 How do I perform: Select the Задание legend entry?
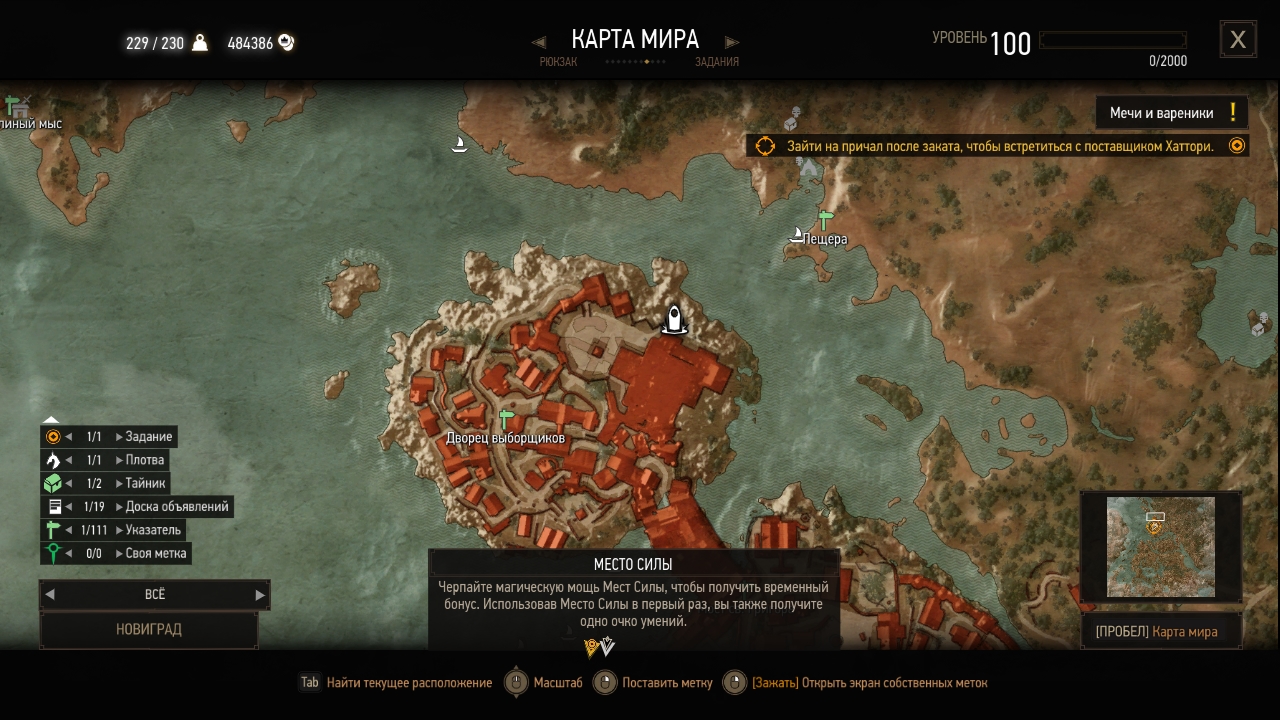[149, 437]
